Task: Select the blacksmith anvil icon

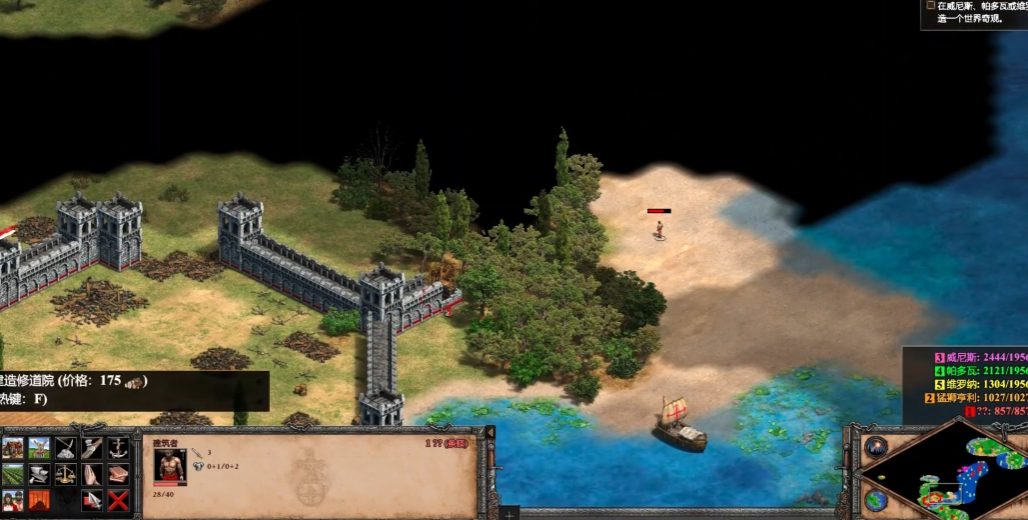Action: (x=40, y=474)
